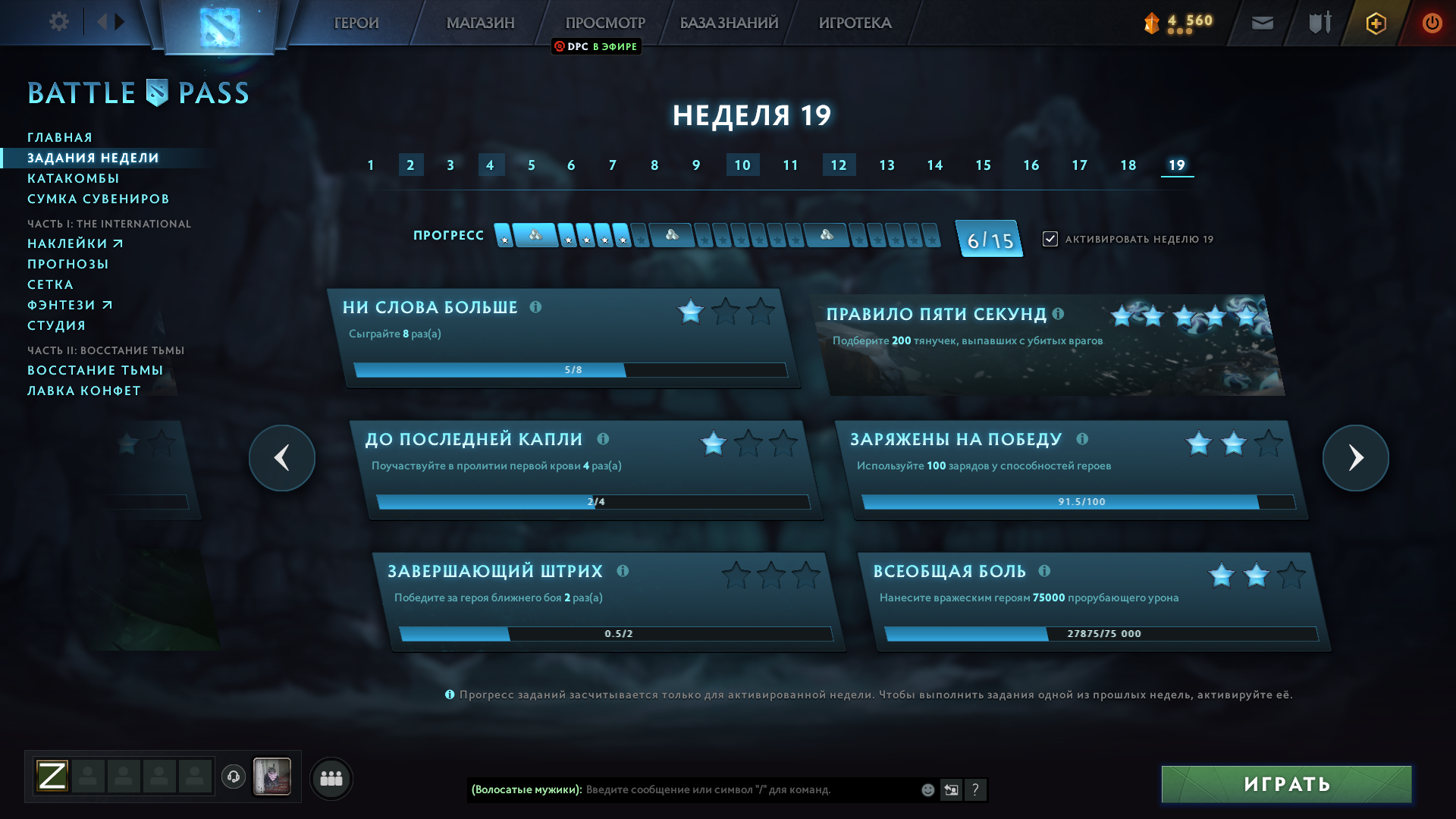Check notifications via the envelope icon
The width and height of the screenshot is (1456, 819).
1261,23
